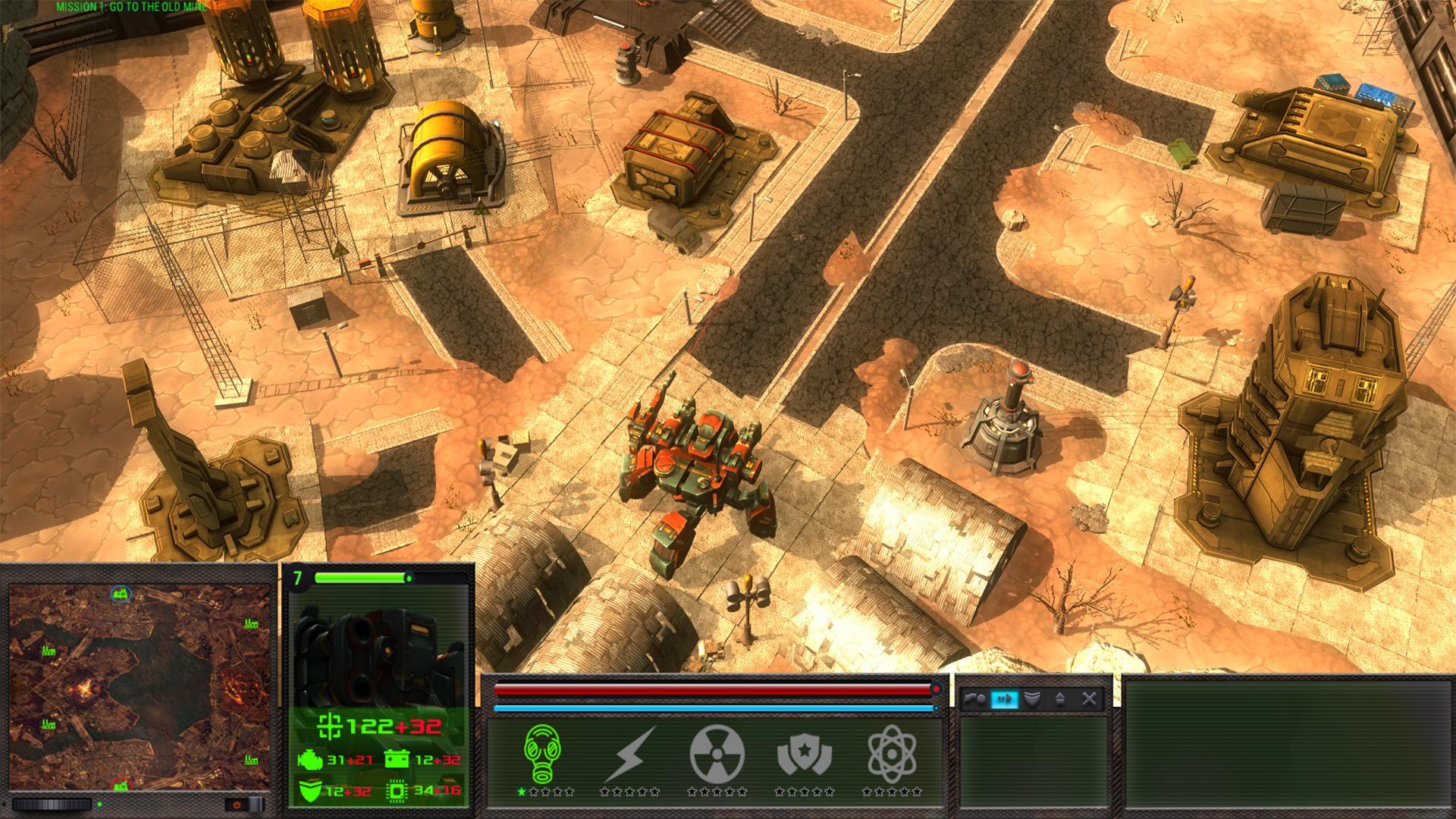Flip the power switch beside the minimap
This screenshot has height=819, width=1456.
pyautogui.click(x=236, y=805)
